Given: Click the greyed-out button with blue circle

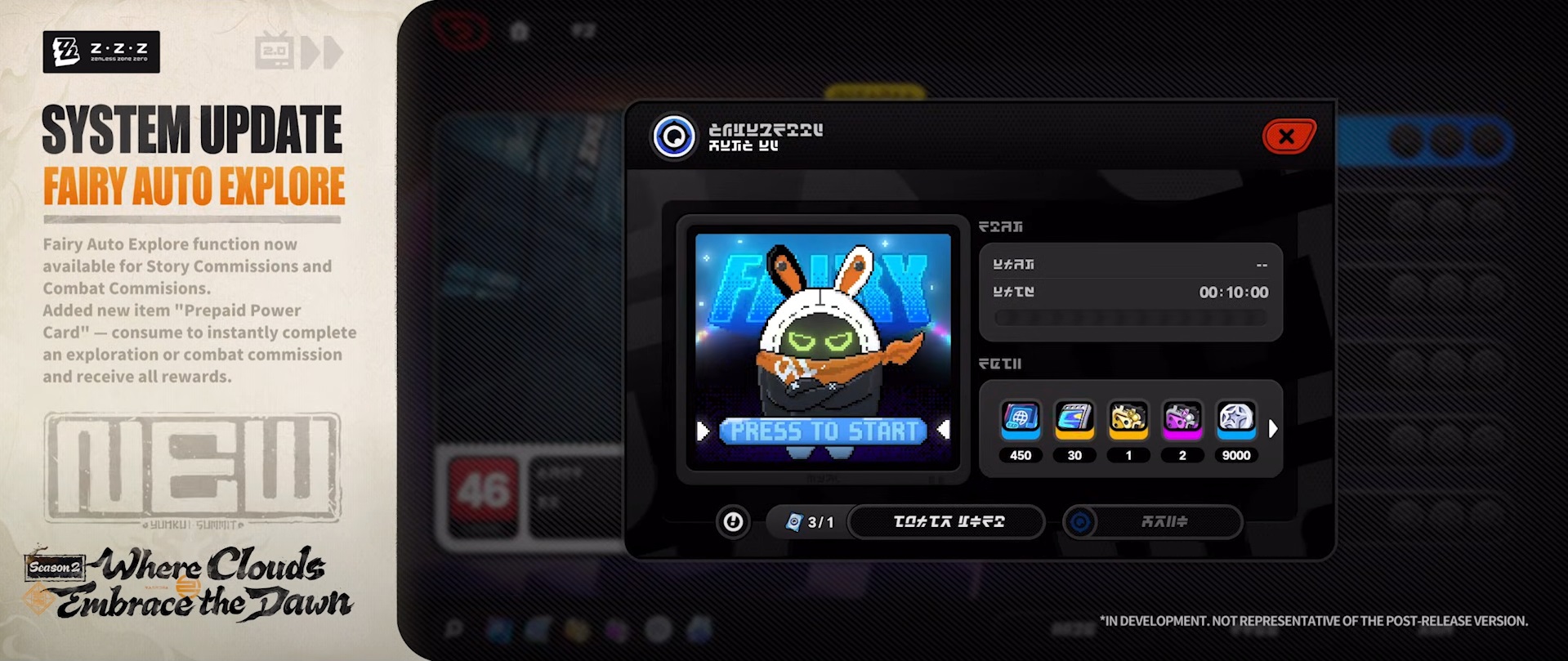Looking at the screenshot, I should [x=1152, y=521].
